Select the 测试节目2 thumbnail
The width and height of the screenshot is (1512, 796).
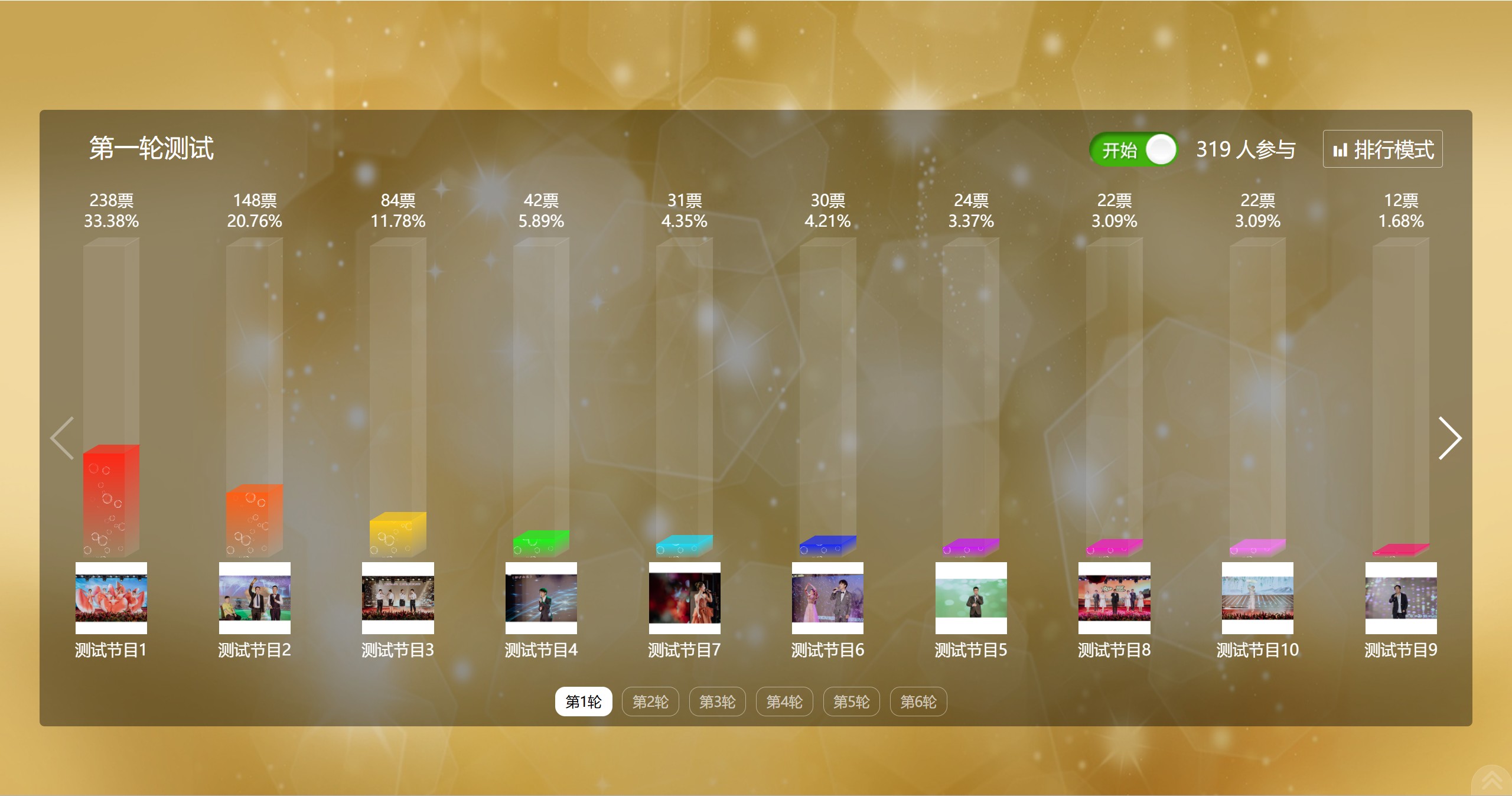coord(255,598)
